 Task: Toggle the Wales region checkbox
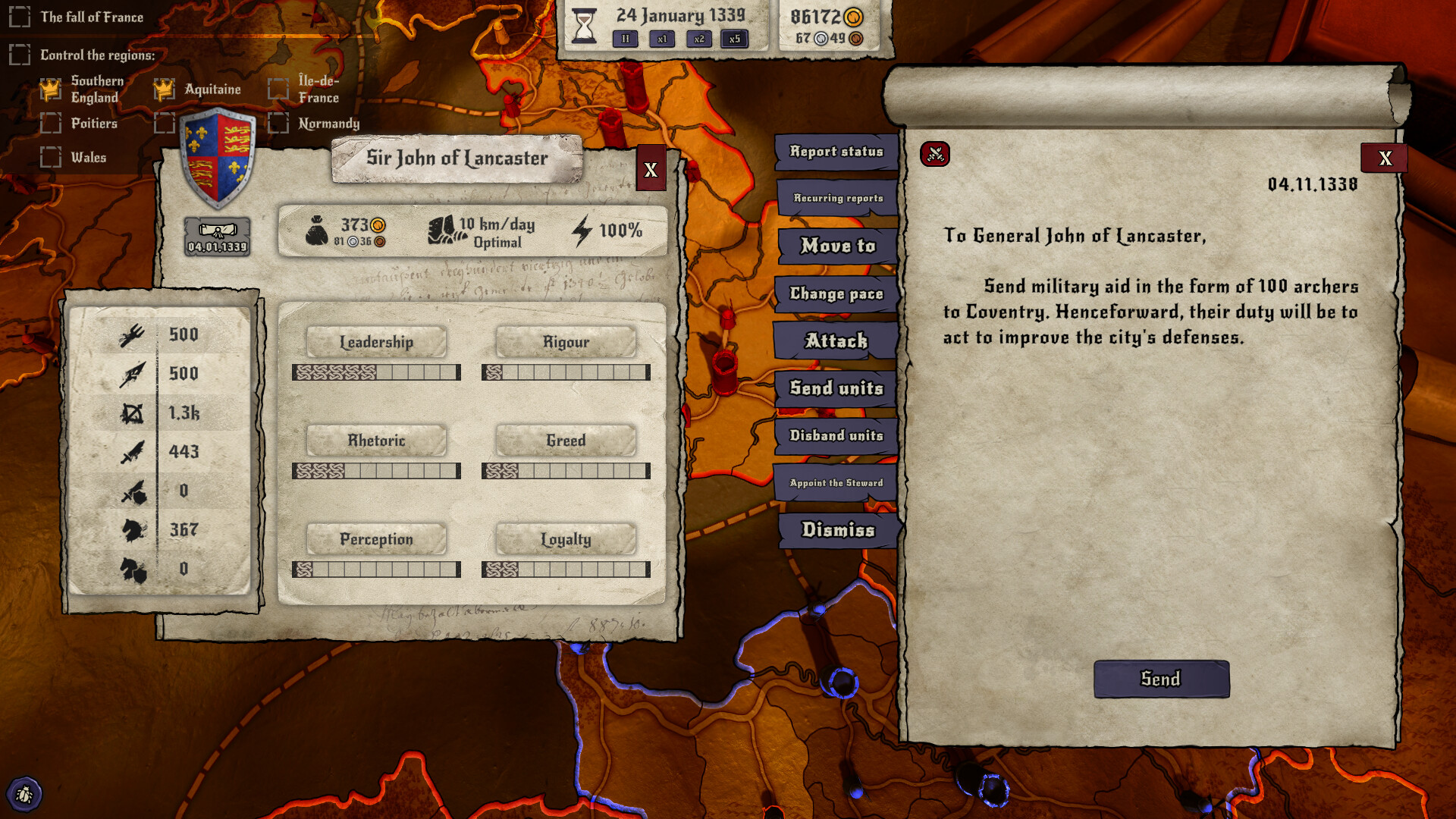click(x=50, y=157)
